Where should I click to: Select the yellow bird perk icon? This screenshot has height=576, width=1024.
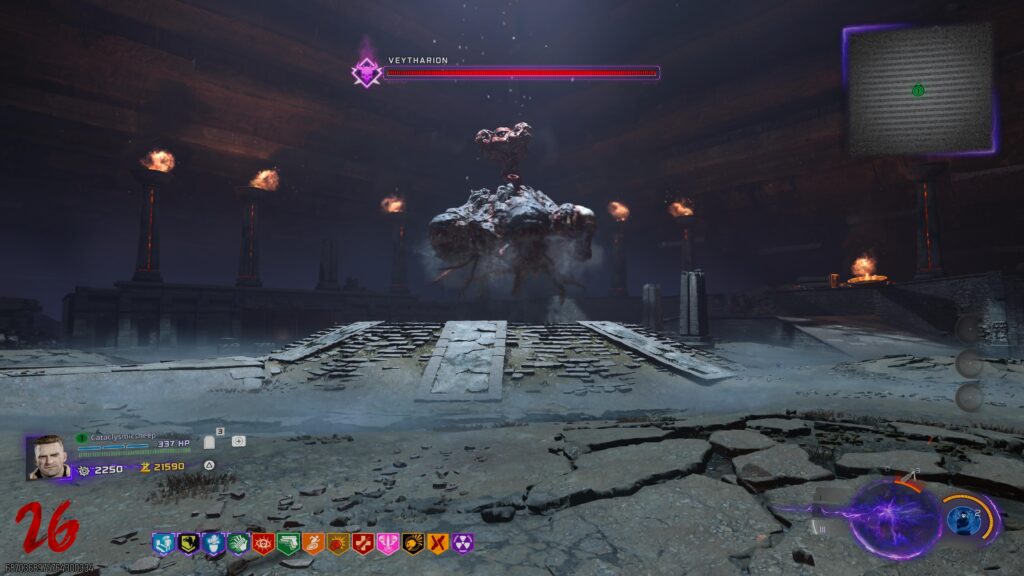click(187, 543)
